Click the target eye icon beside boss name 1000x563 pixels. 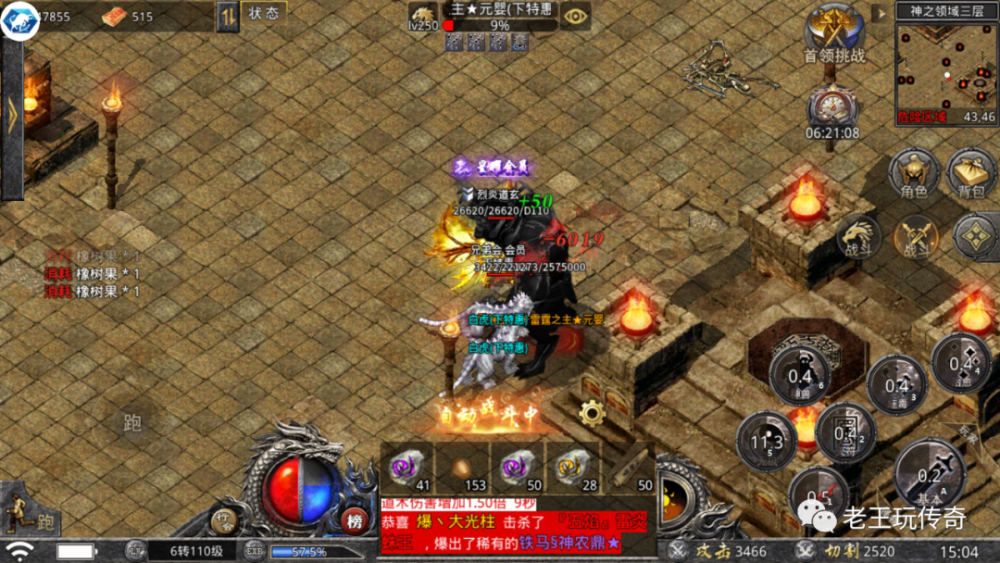coord(574,15)
